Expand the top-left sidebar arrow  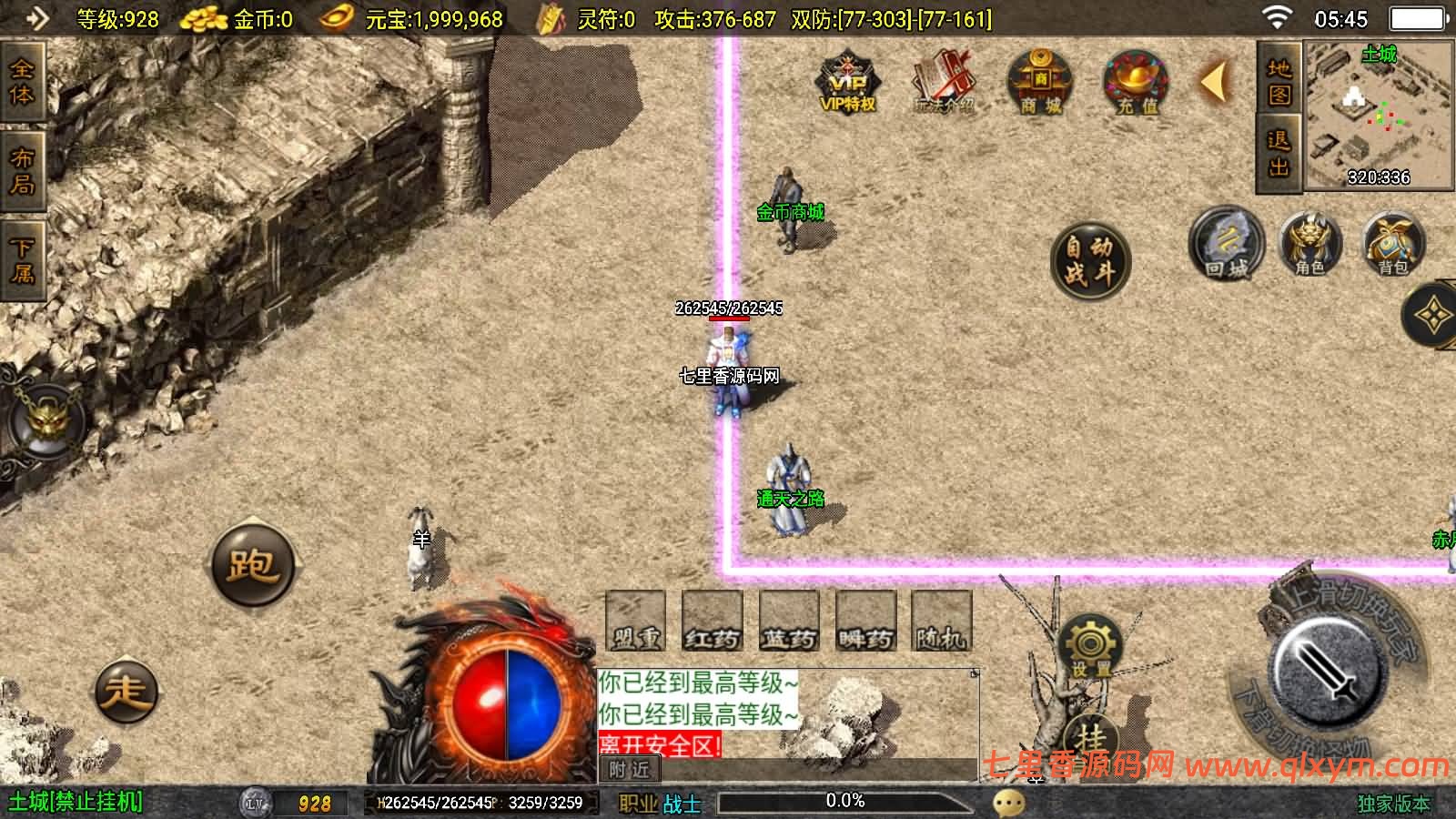point(36,18)
